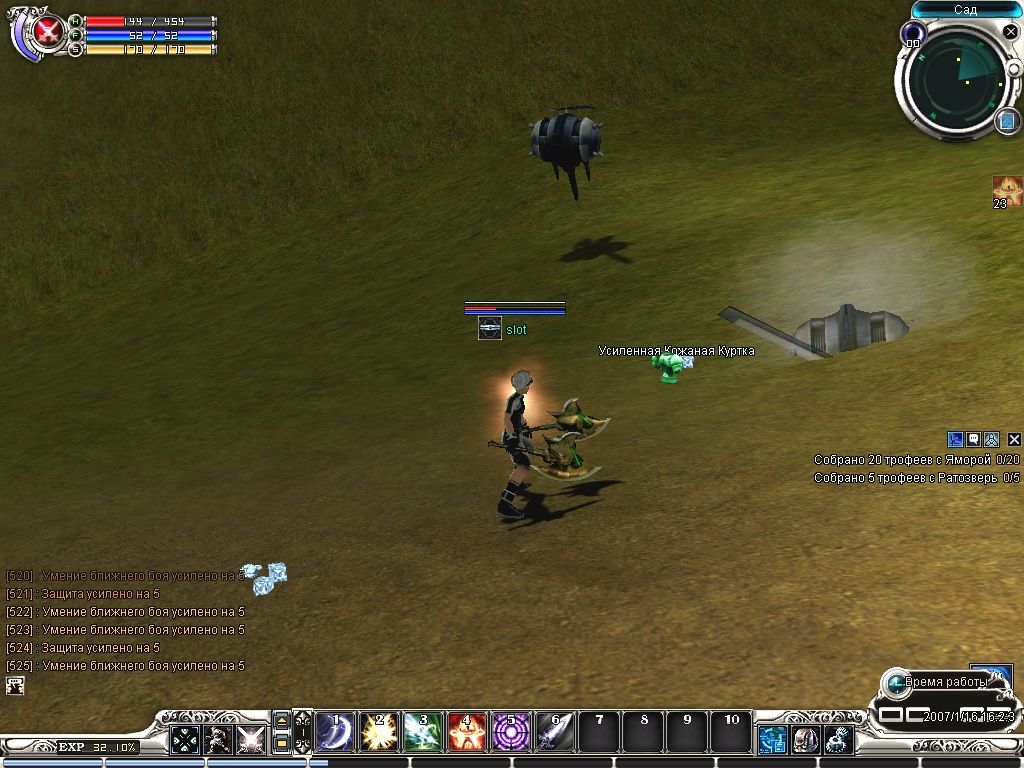The height and width of the screenshot is (768, 1024).
Task: Select the fire buff icon showing 23
Action: coord(1006,190)
